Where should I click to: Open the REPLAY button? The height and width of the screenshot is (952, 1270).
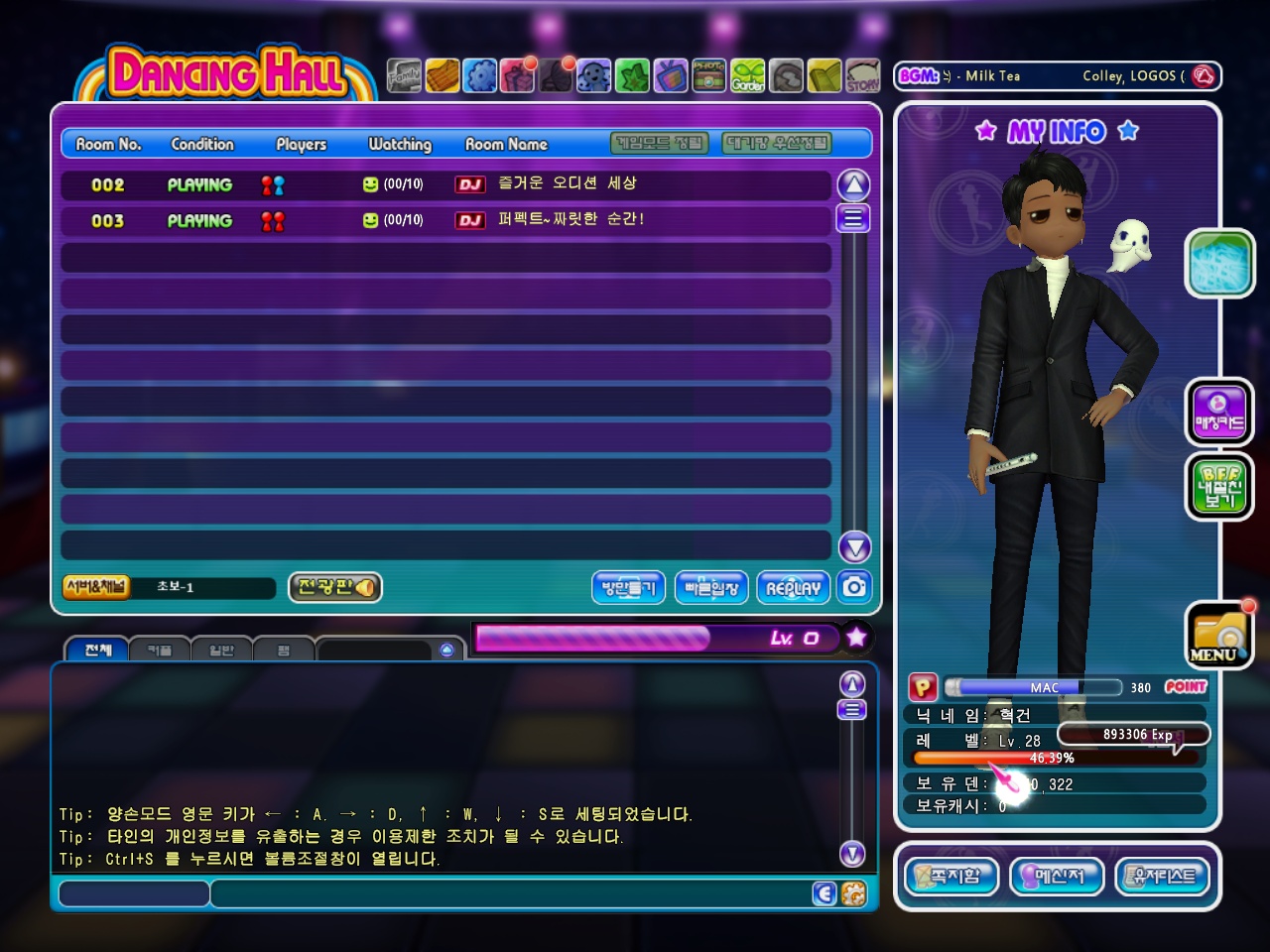(793, 588)
